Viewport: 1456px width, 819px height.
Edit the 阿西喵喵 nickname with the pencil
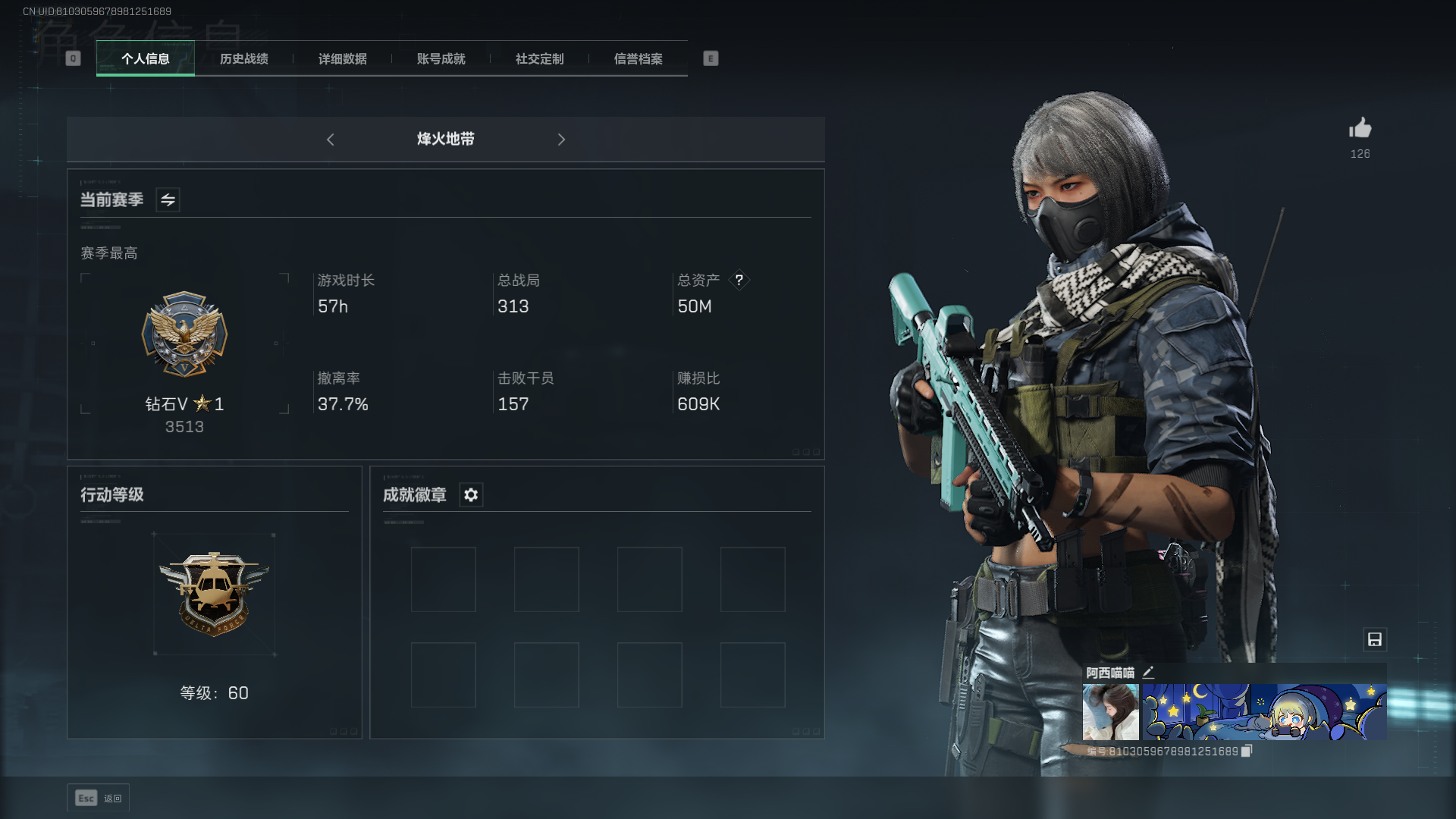1148,672
